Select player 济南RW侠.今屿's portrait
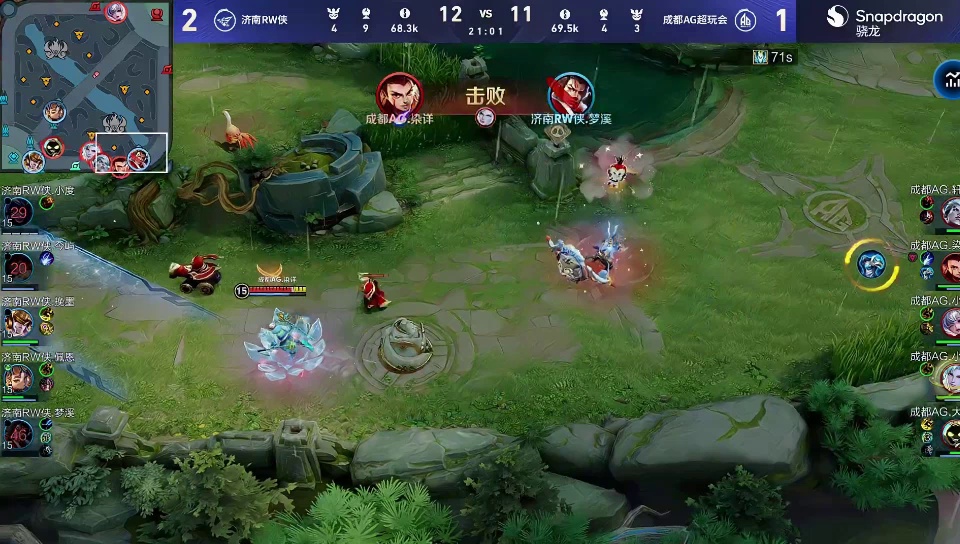Screen dimensions: 960x544 (19, 266)
